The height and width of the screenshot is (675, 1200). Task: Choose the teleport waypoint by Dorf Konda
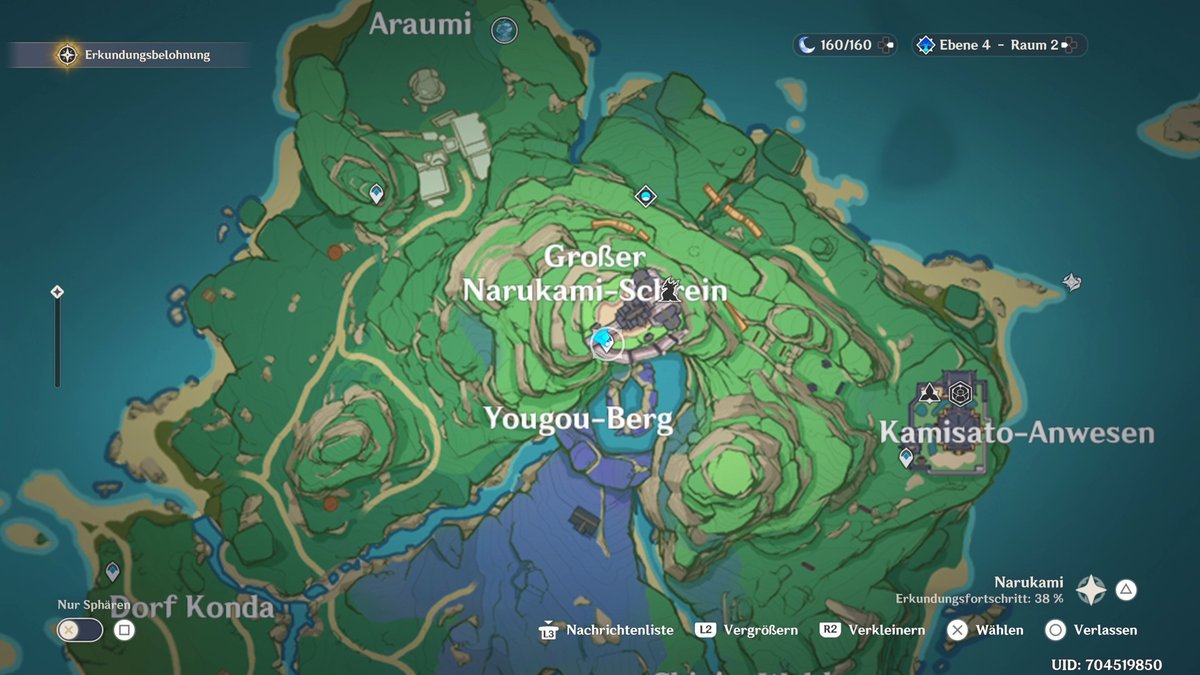click(113, 572)
